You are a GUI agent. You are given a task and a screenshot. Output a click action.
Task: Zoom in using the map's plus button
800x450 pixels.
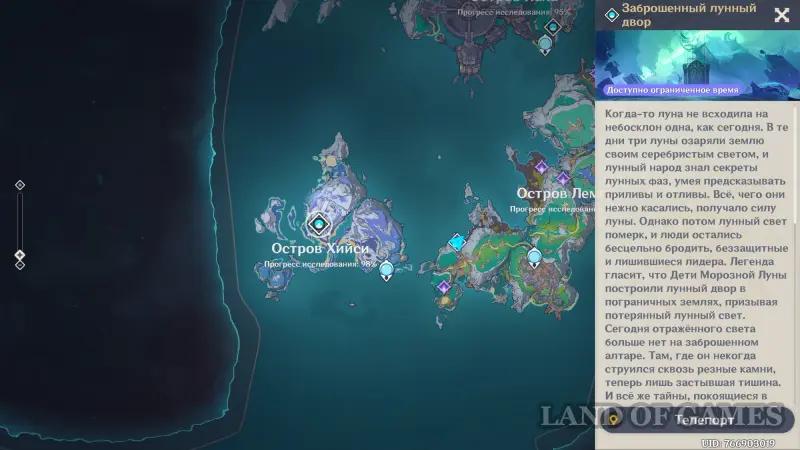(x=20, y=185)
